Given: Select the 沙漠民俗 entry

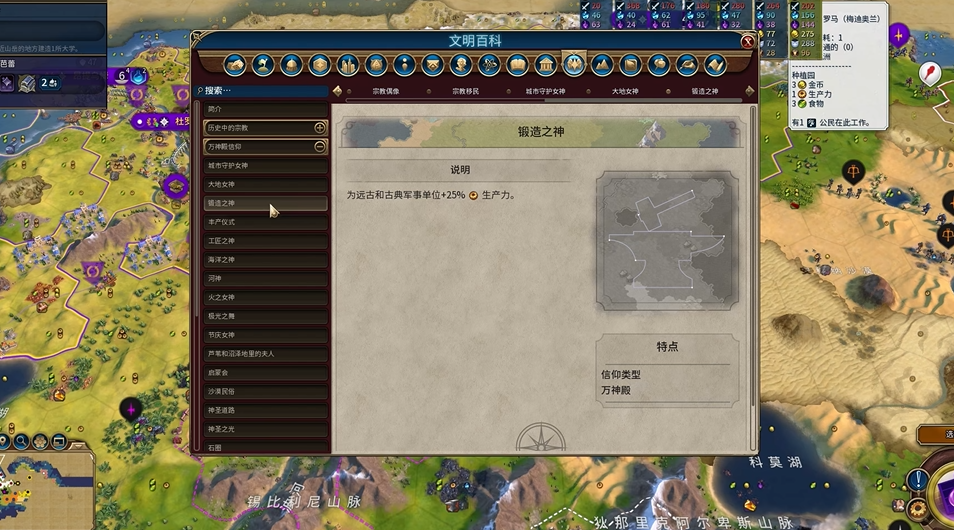Looking at the screenshot, I should (265, 391).
